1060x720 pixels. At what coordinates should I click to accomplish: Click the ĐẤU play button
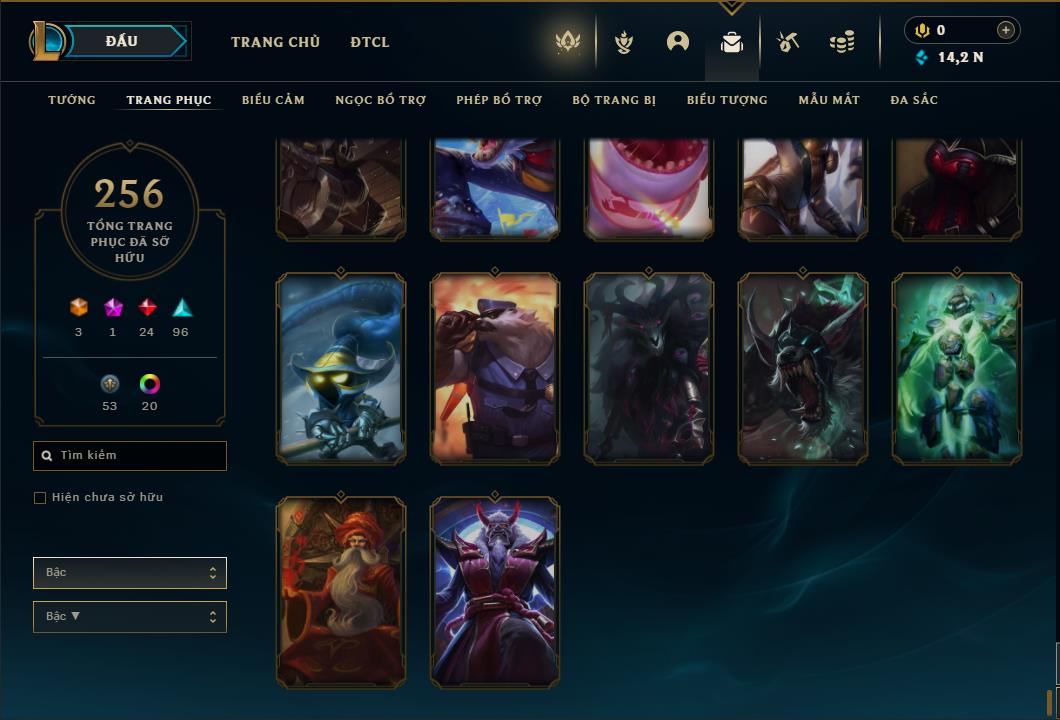pyautogui.click(x=122, y=41)
